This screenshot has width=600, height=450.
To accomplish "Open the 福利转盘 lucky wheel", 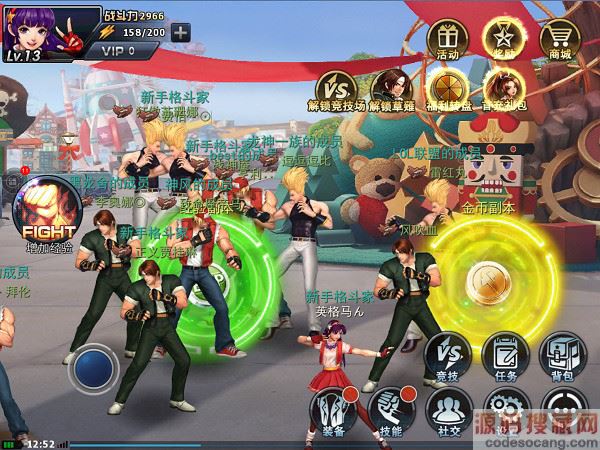I will point(446,86).
